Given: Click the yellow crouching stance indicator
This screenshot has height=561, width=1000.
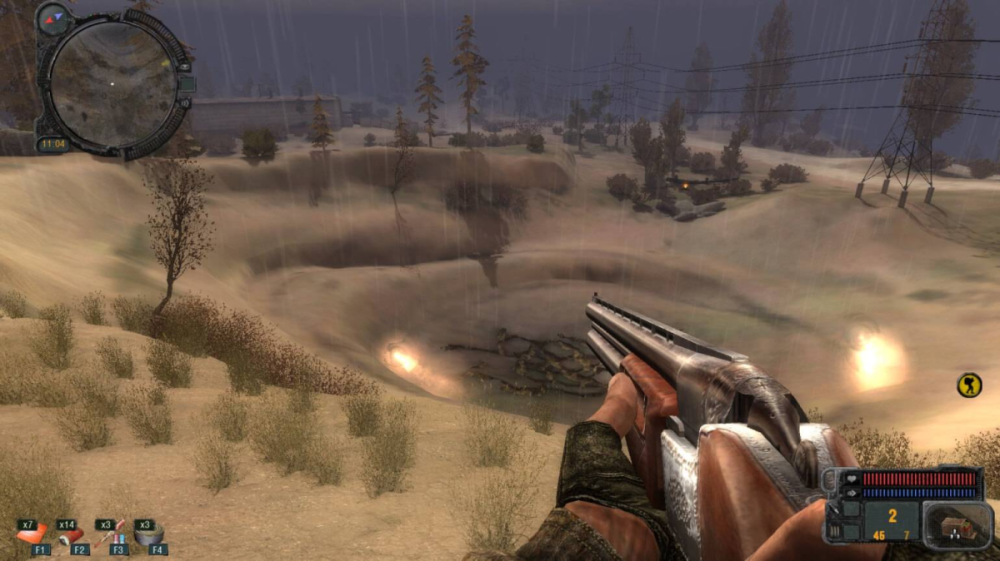Looking at the screenshot, I should coord(969,385).
